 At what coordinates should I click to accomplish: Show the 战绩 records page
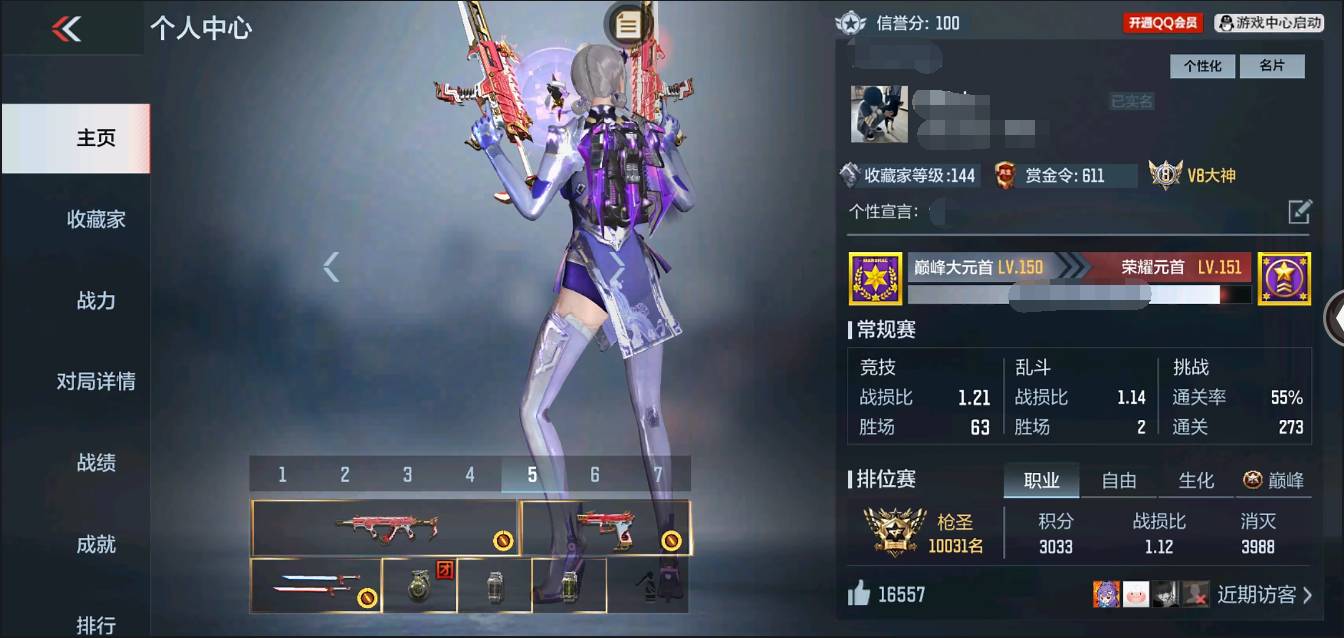pyautogui.click(x=96, y=462)
